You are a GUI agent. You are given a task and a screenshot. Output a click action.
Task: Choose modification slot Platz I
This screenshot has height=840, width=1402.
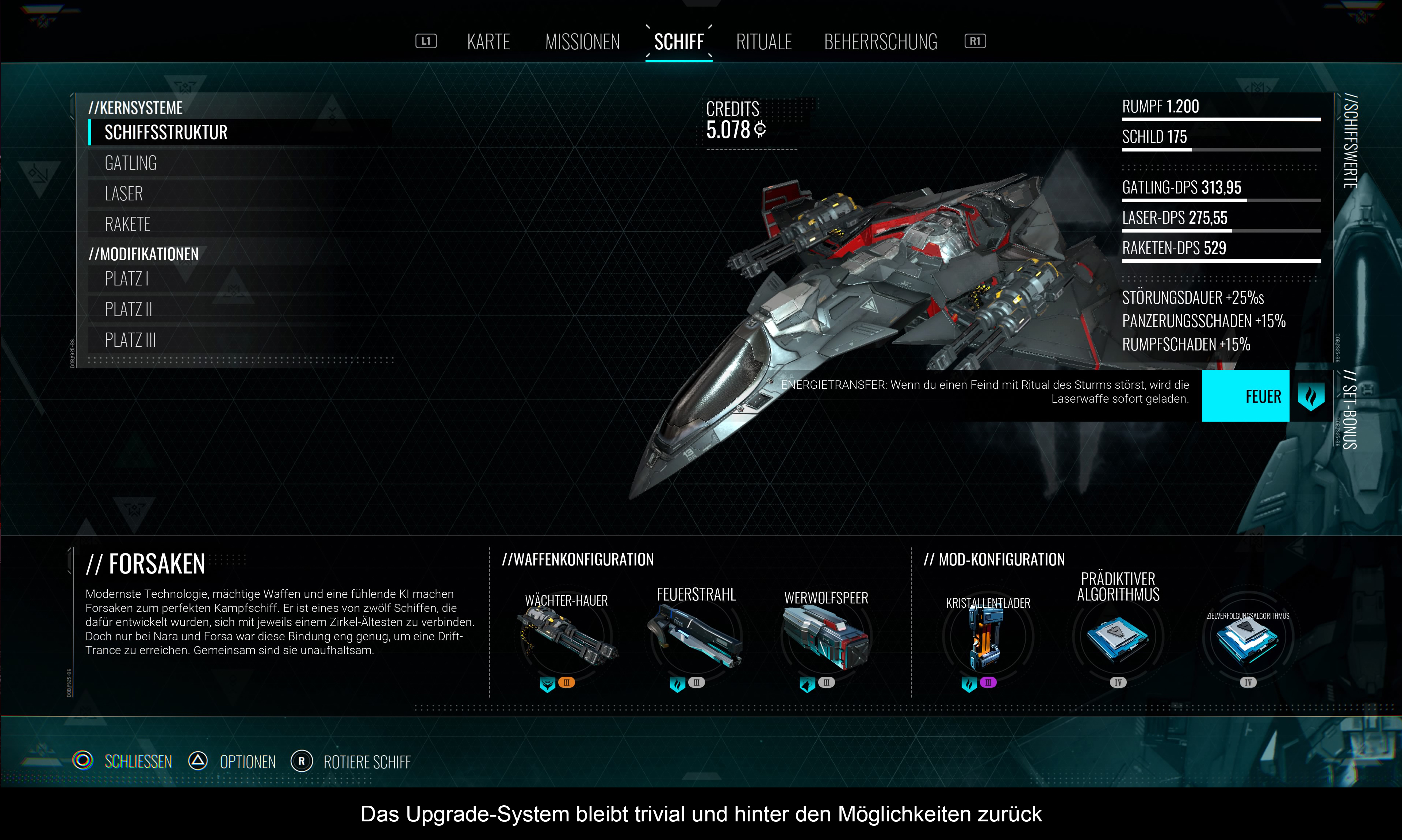(127, 279)
